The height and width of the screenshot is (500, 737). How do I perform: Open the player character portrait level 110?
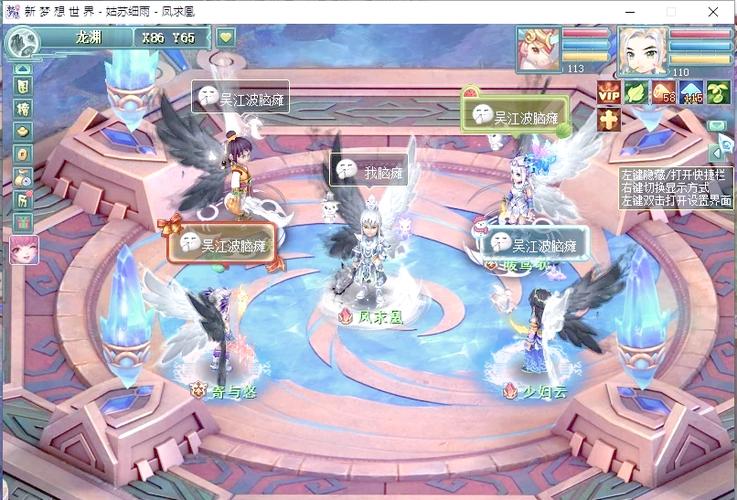(641, 50)
